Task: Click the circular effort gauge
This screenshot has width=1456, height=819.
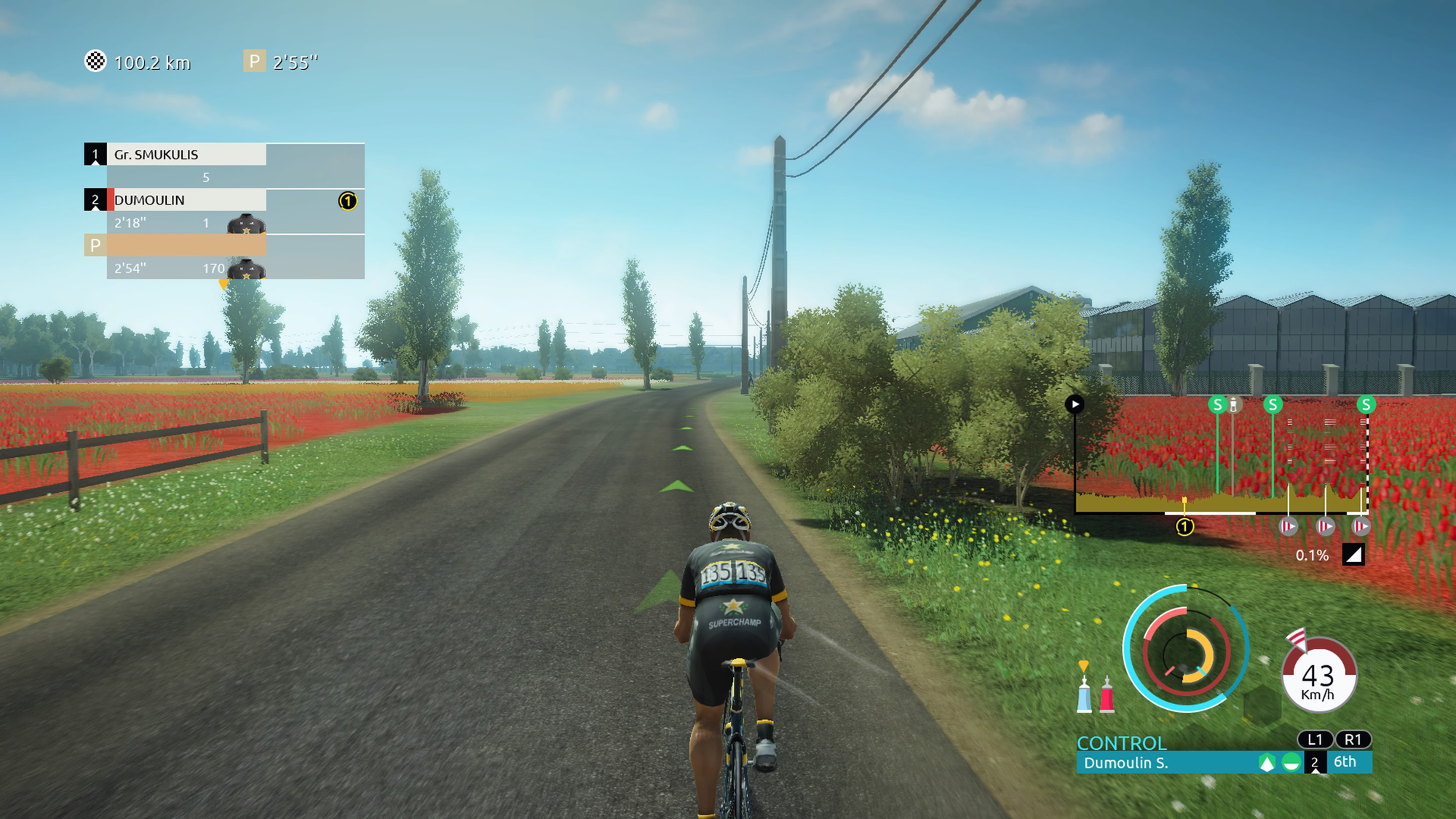Action: 1185,649
